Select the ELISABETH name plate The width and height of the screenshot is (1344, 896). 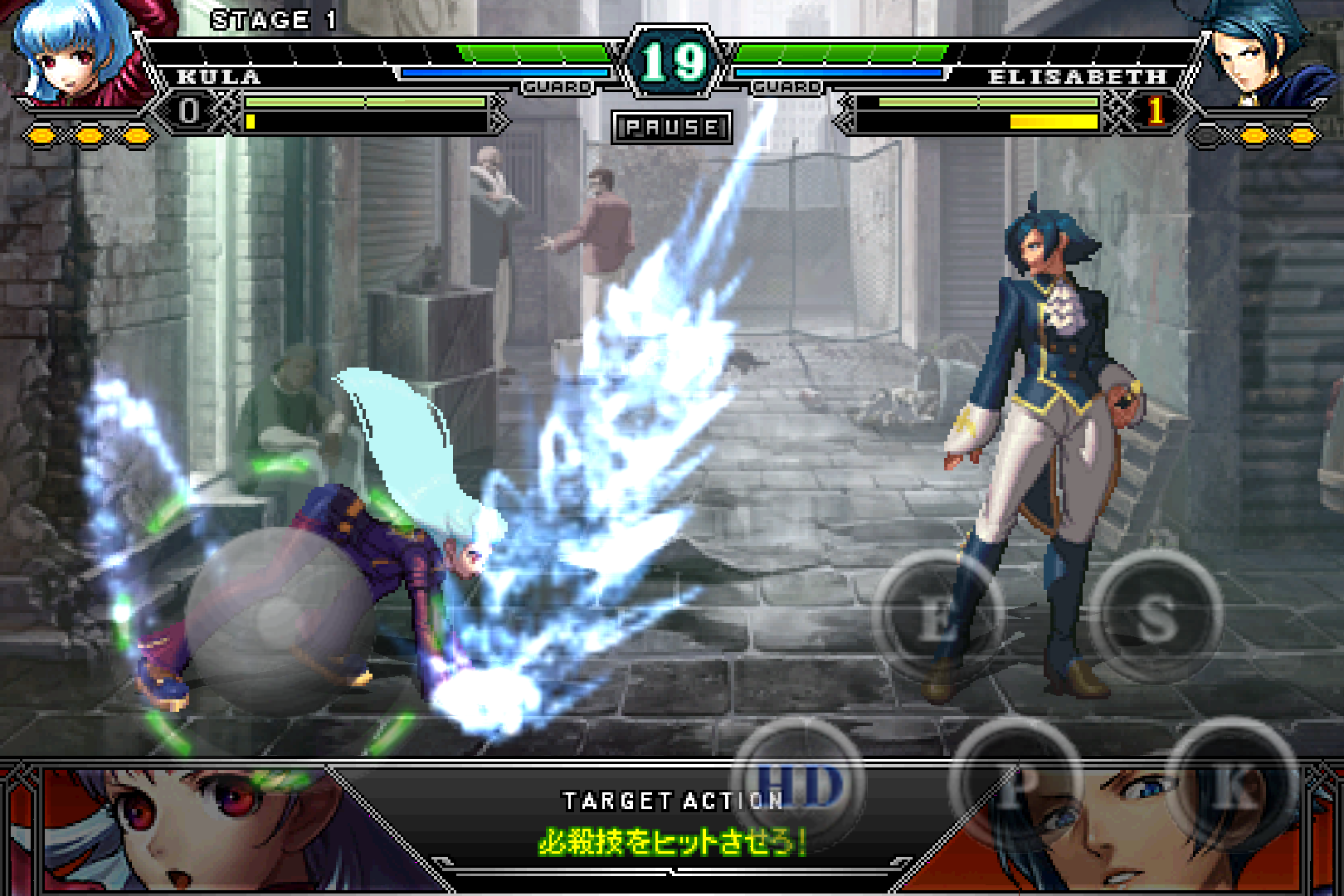point(1079,76)
